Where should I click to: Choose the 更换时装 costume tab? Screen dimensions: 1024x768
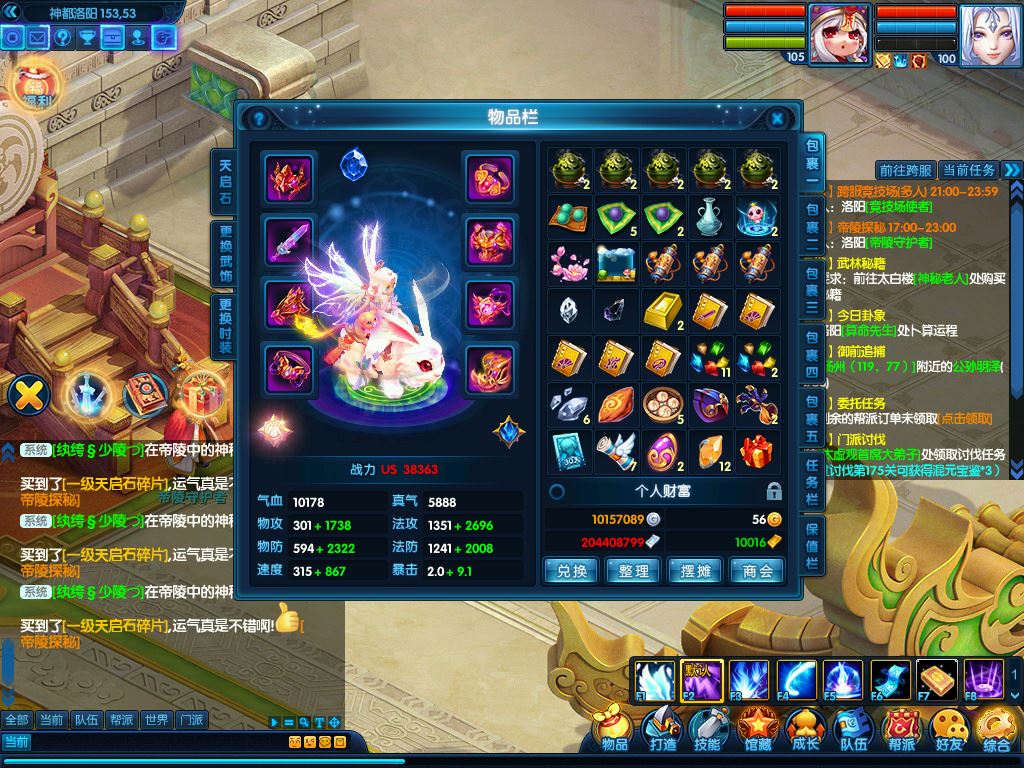(x=225, y=326)
